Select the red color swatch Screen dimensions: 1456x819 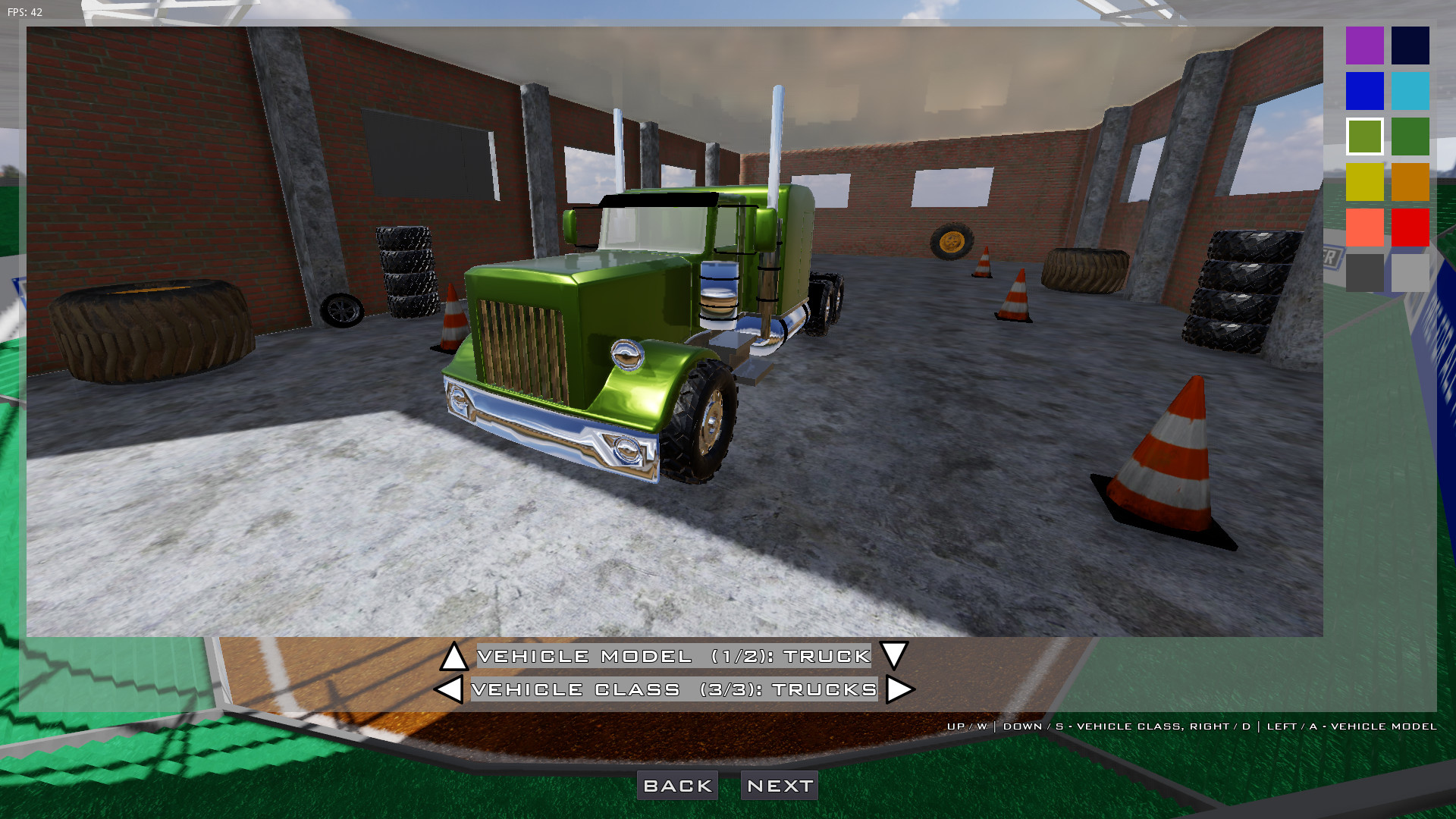[1409, 227]
